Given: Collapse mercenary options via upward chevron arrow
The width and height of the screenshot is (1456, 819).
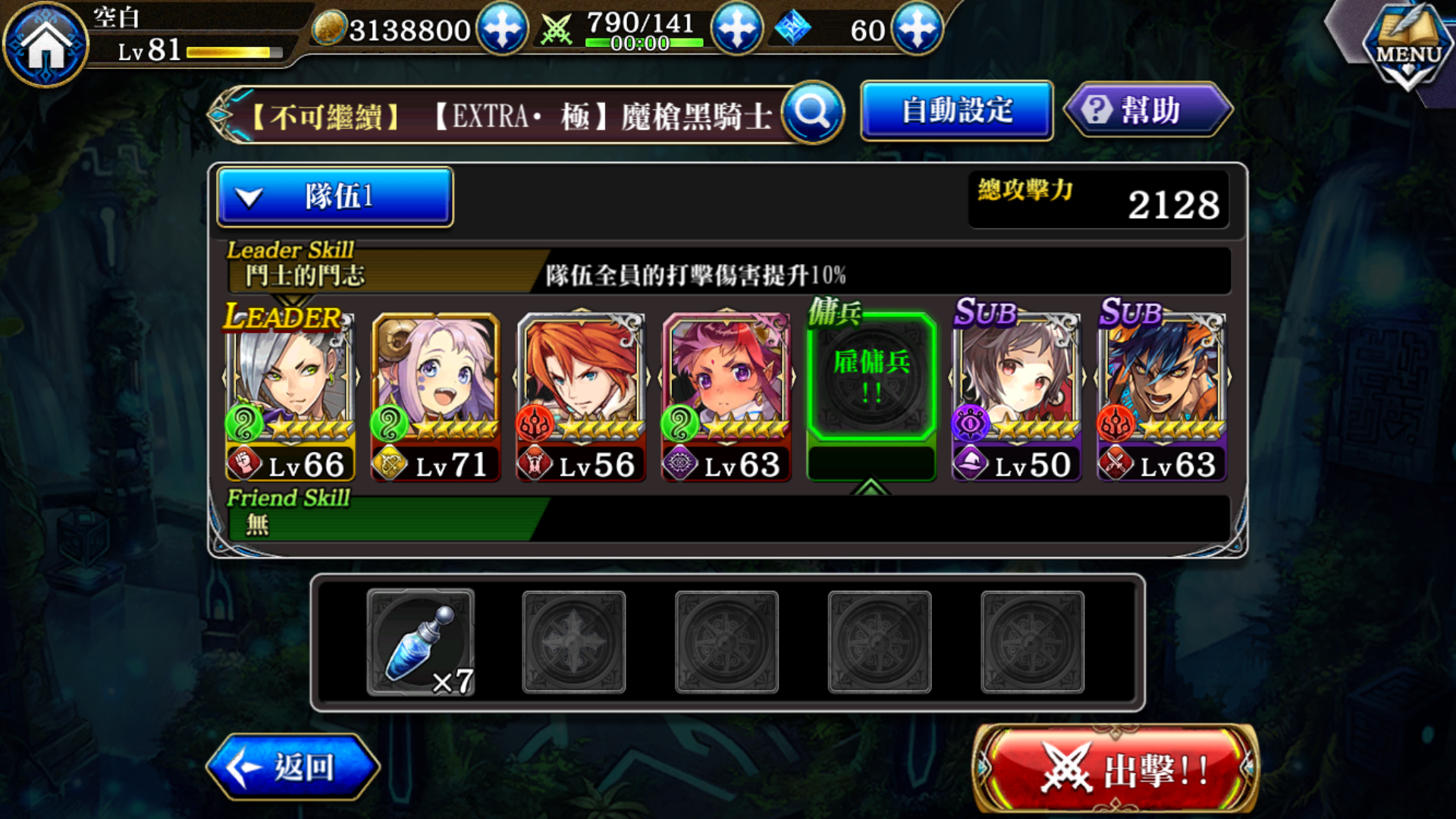Looking at the screenshot, I should click(x=869, y=485).
